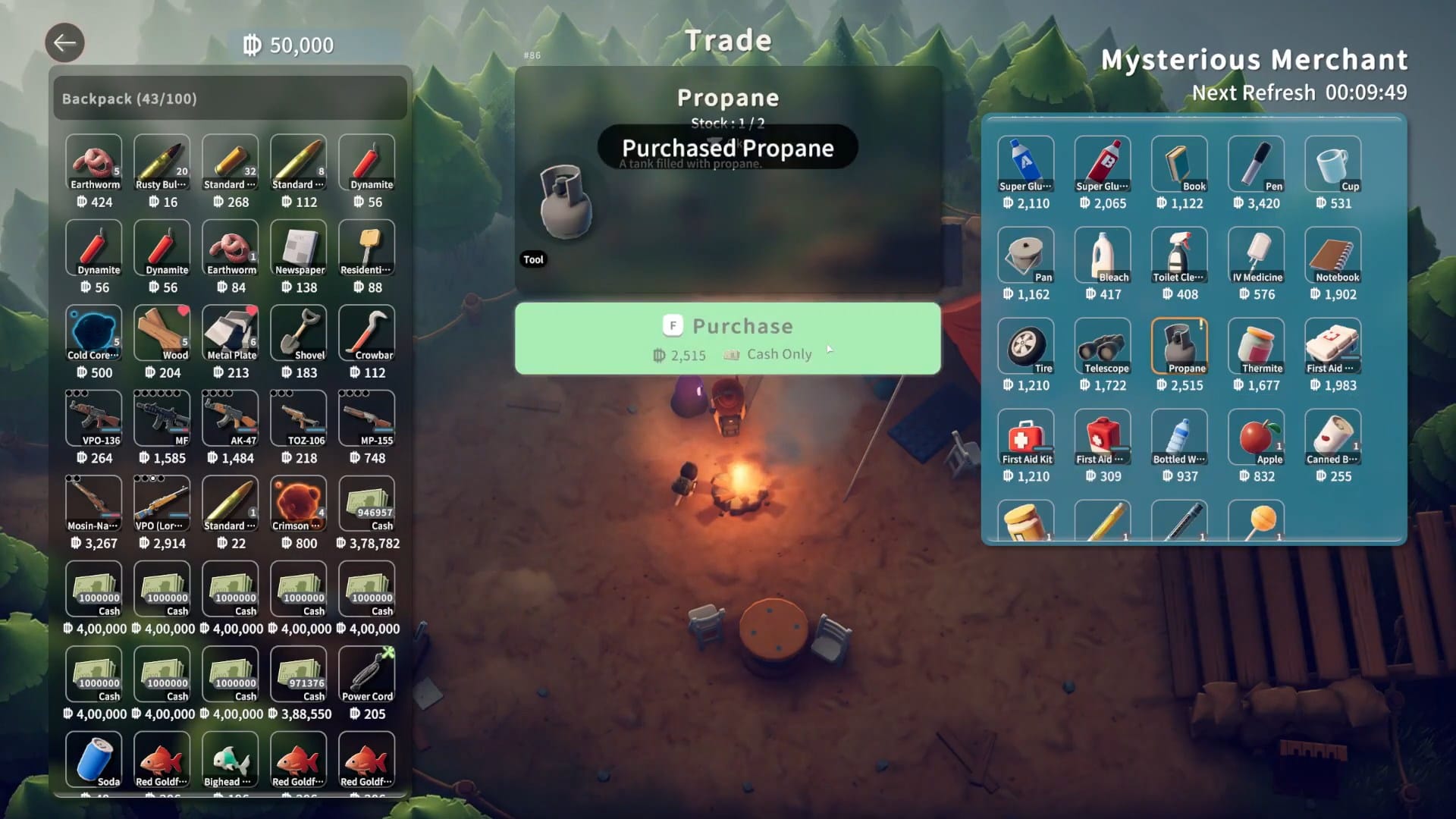1456x819 pixels.
Task: Select the AK-47 in backpack
Action: pyautogui.click(x=231, y=418)
